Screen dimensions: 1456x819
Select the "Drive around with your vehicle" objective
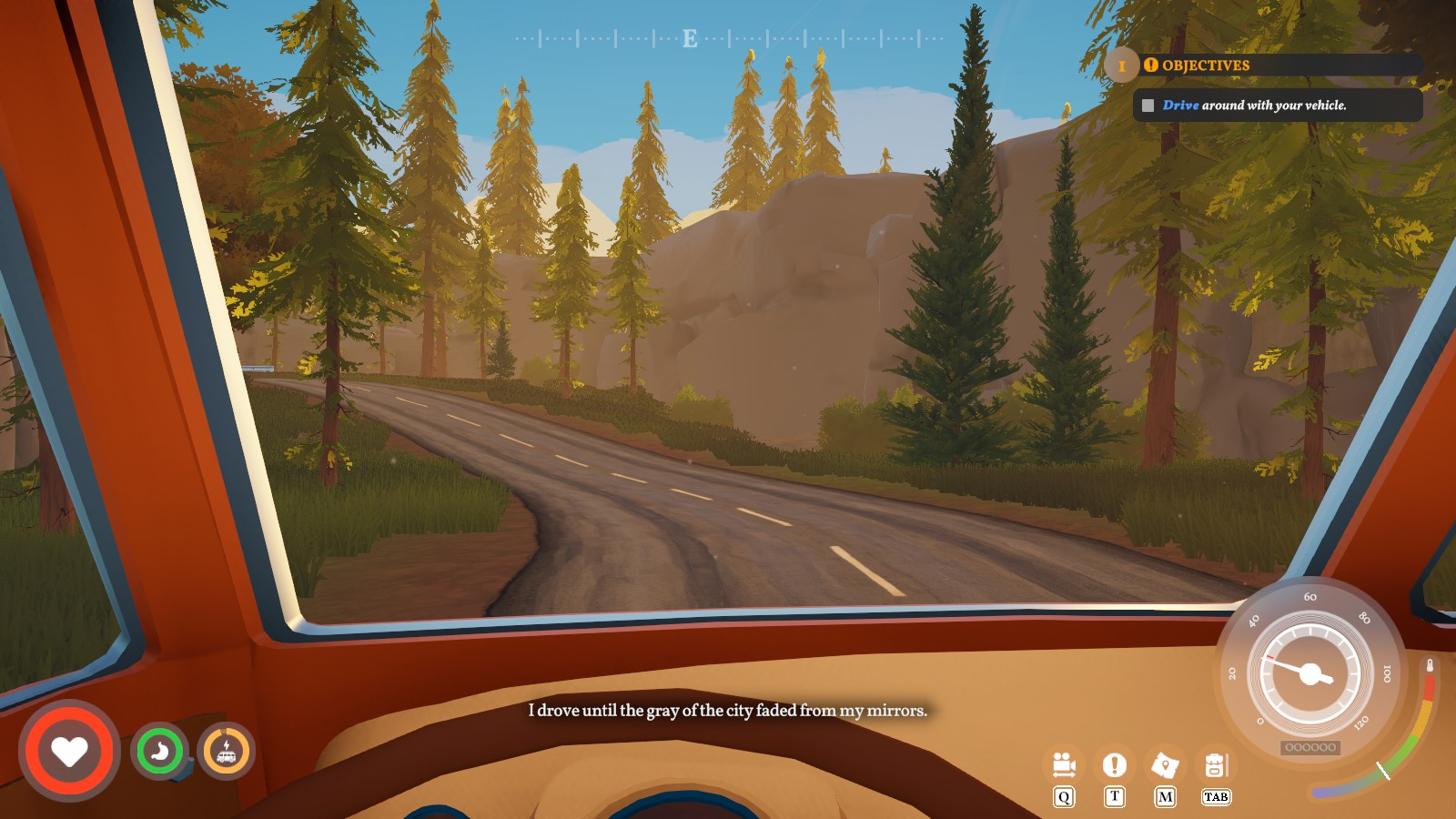coord(1254,106)
